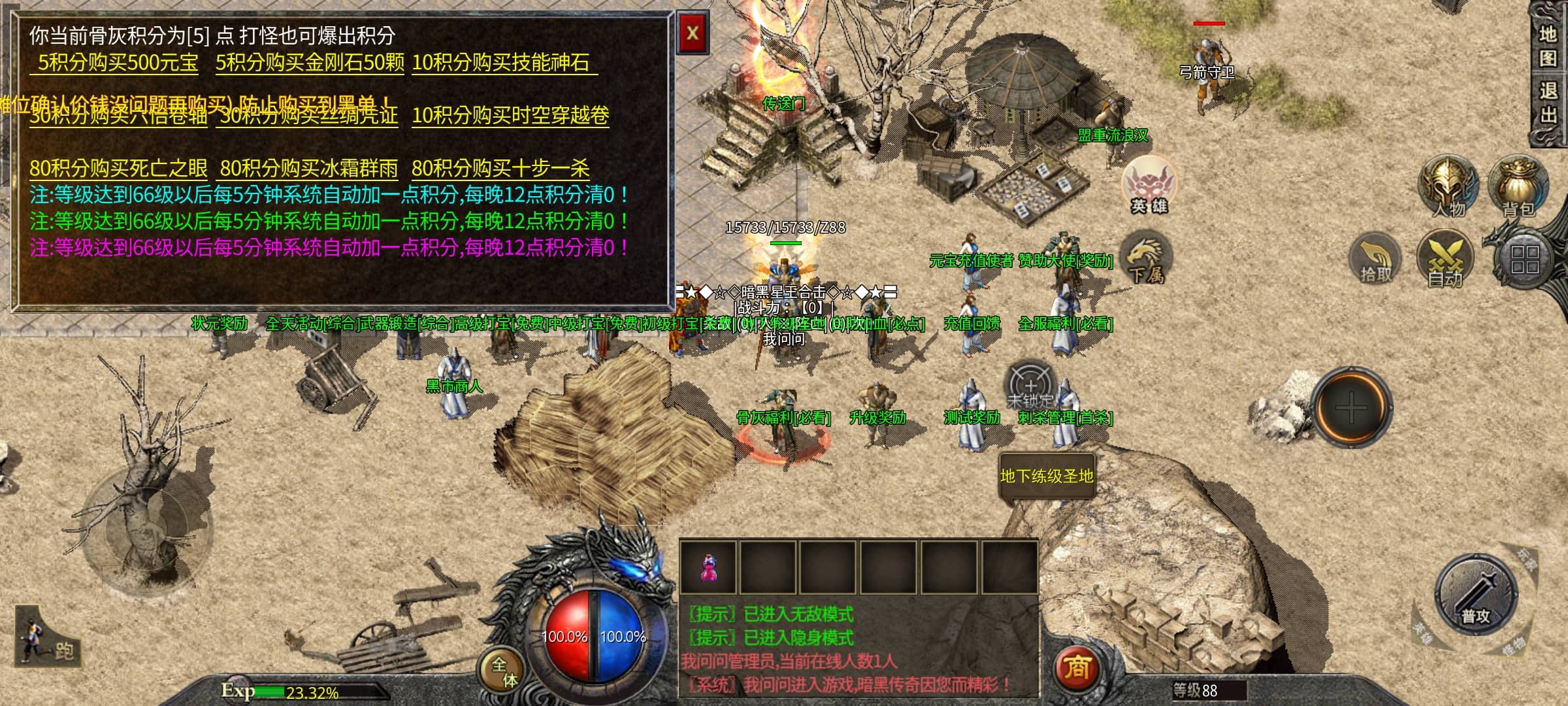Use the 普攻 basic attack button
The height and width of the screenshot is (706, 1568).
click(x=1475, y=596)
